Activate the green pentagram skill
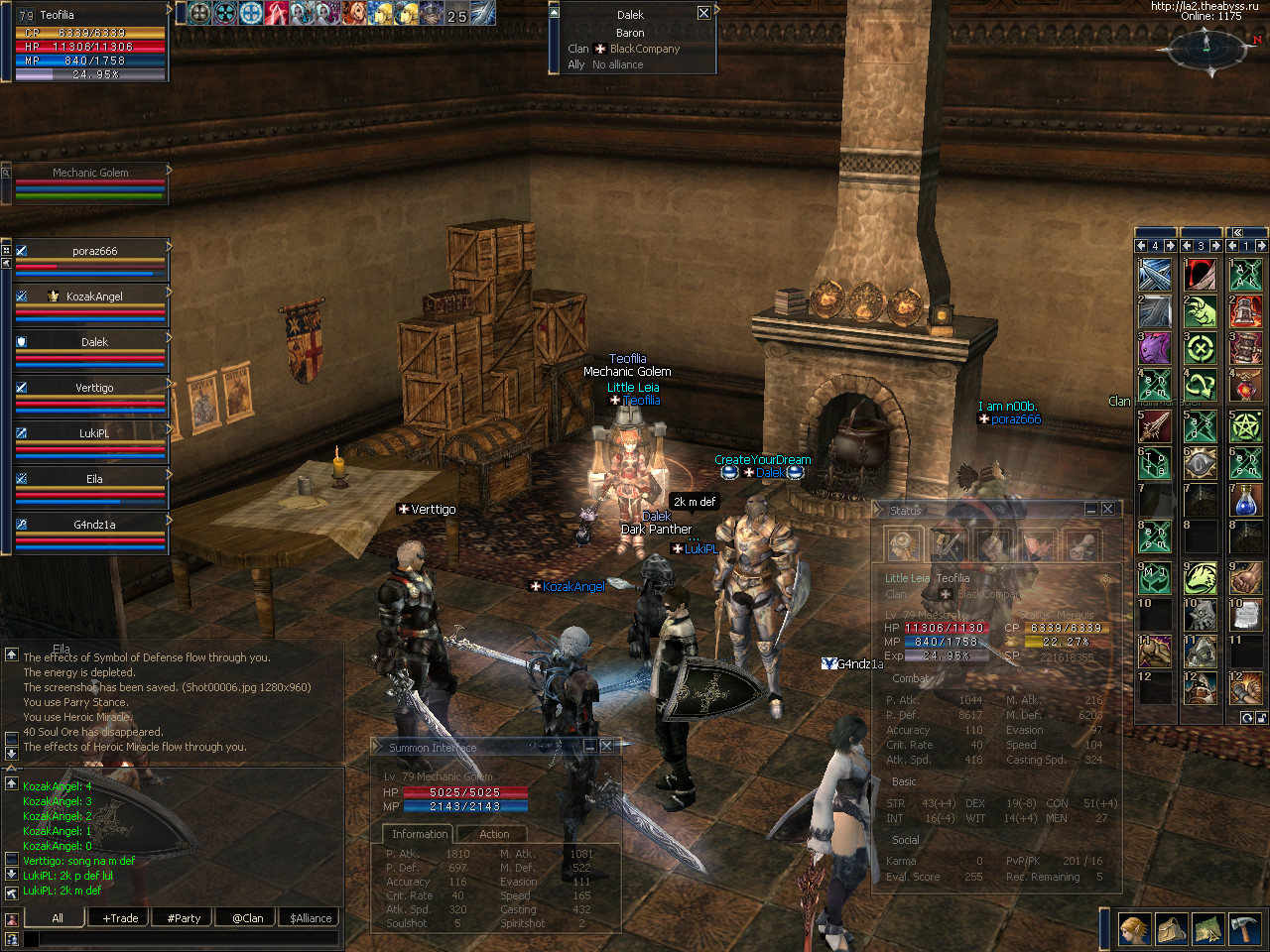1270x952 pixels. click(x=1246, y=426)
